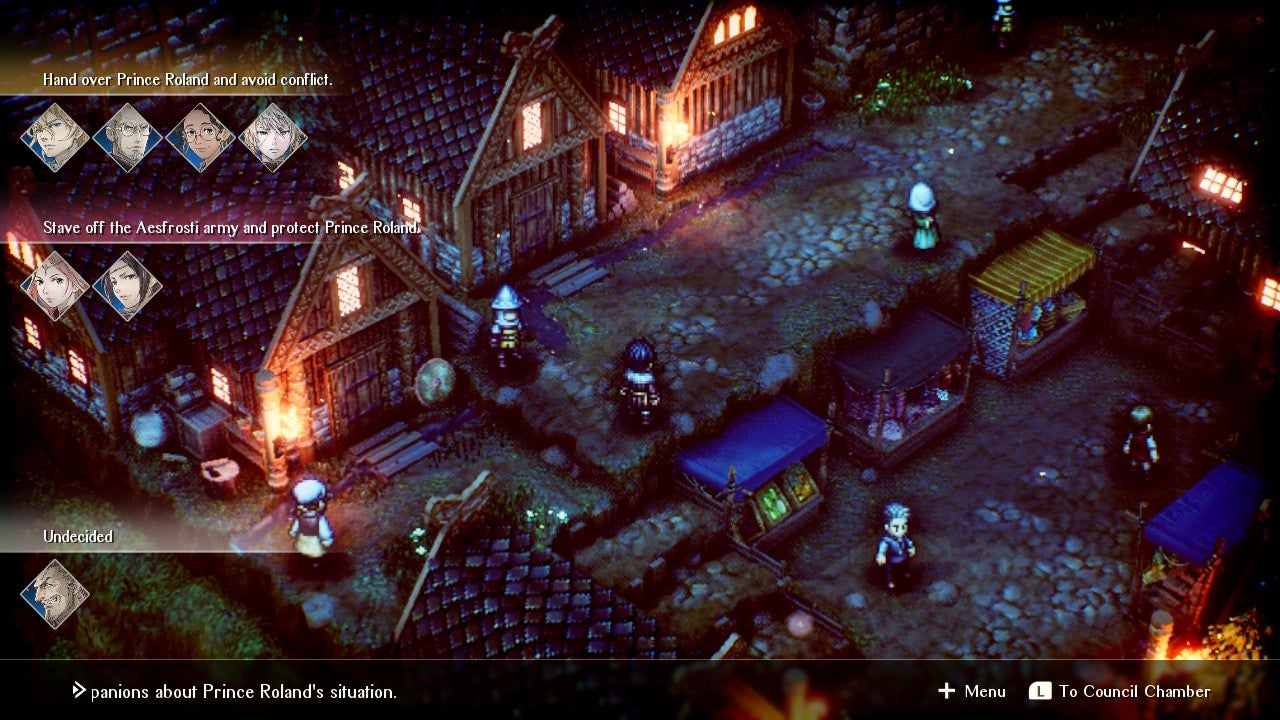Select the blond character portrait under the hand-over option
The image size is (1280, 720).
[x=55, y=135]
